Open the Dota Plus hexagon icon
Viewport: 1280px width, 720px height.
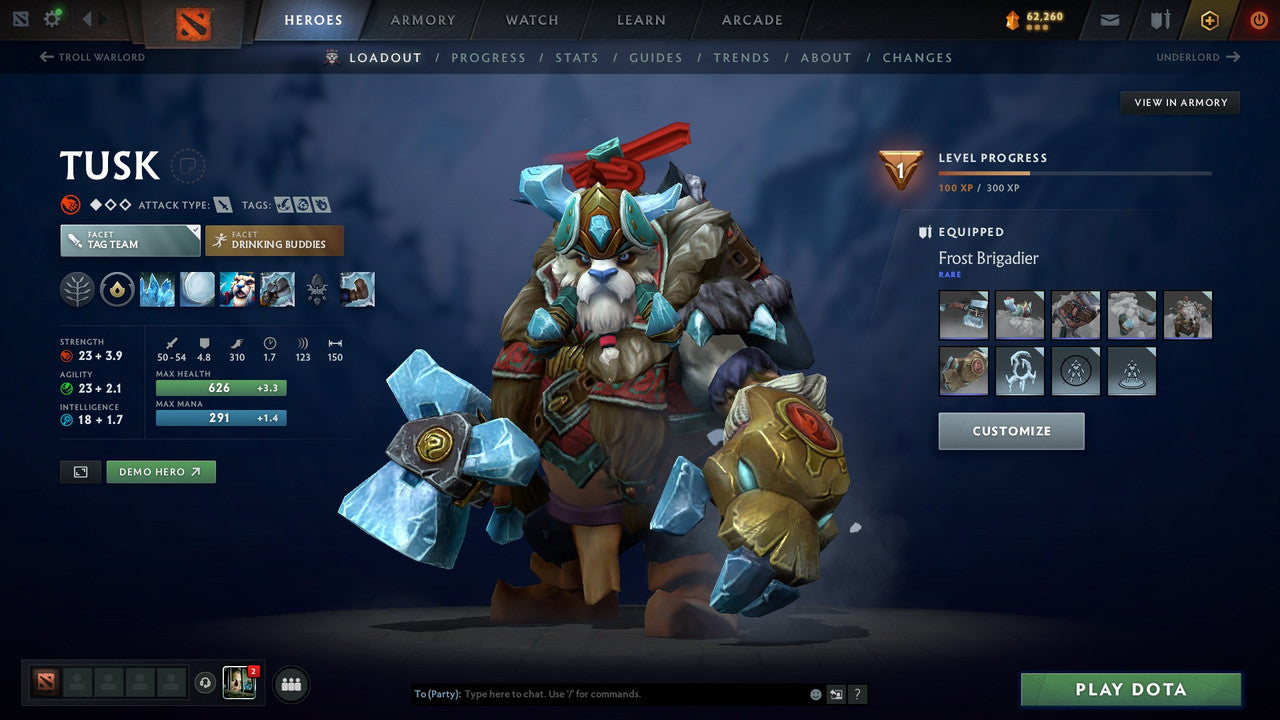1209,19
